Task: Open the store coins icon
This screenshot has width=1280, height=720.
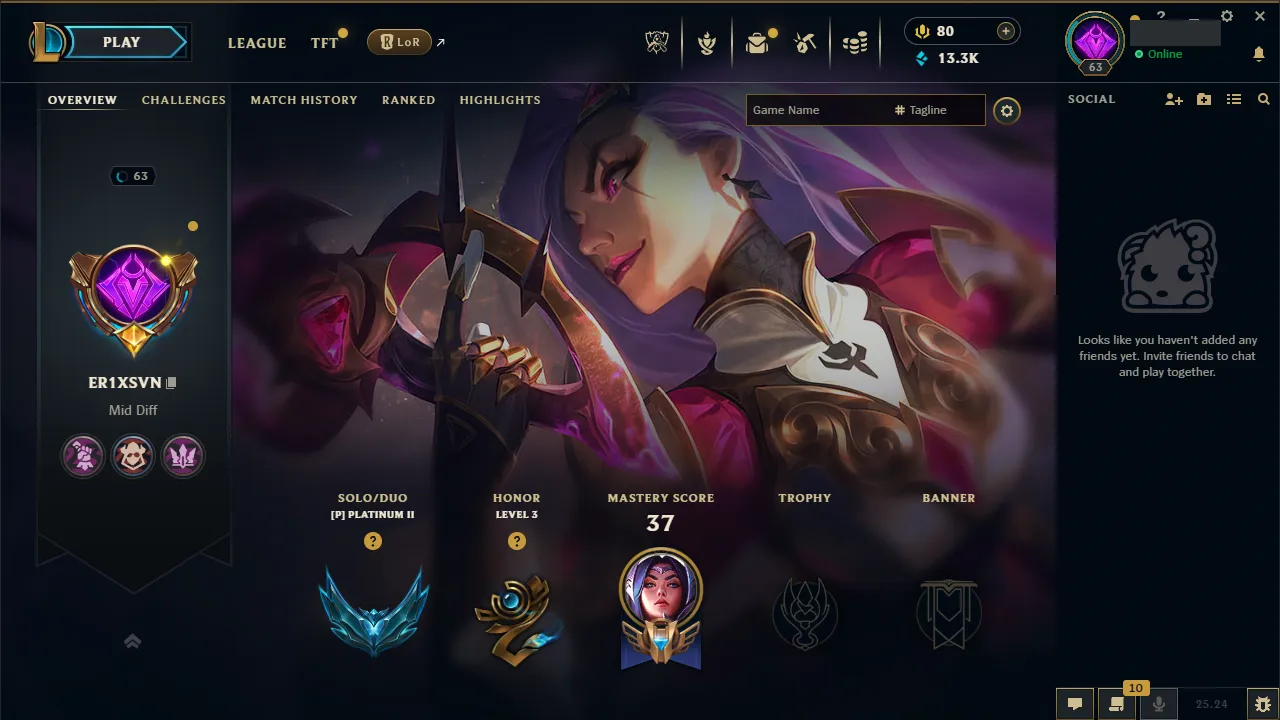Action: pyautogui.click(x=856, y=41)
